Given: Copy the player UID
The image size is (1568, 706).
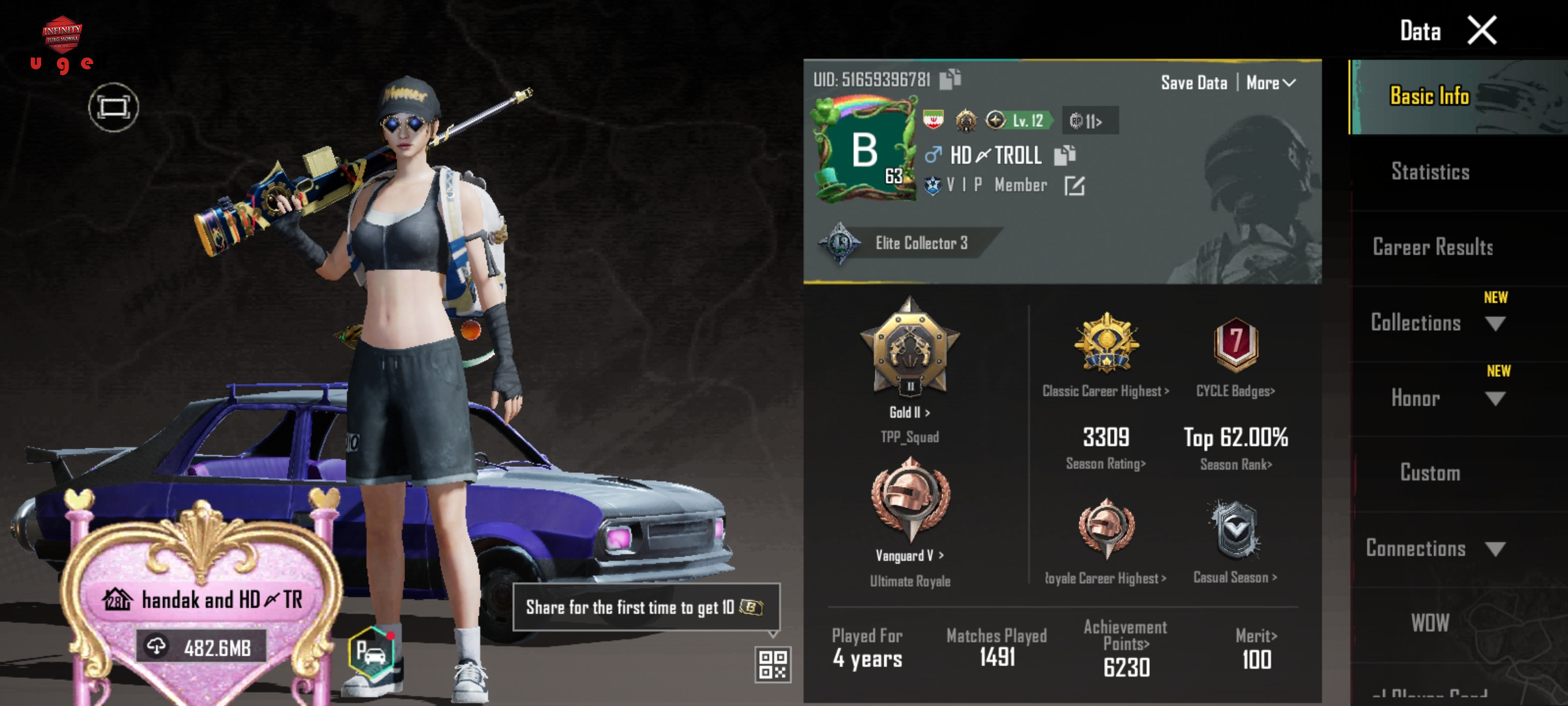Looking at the screenshot, I should coord(951,79).
